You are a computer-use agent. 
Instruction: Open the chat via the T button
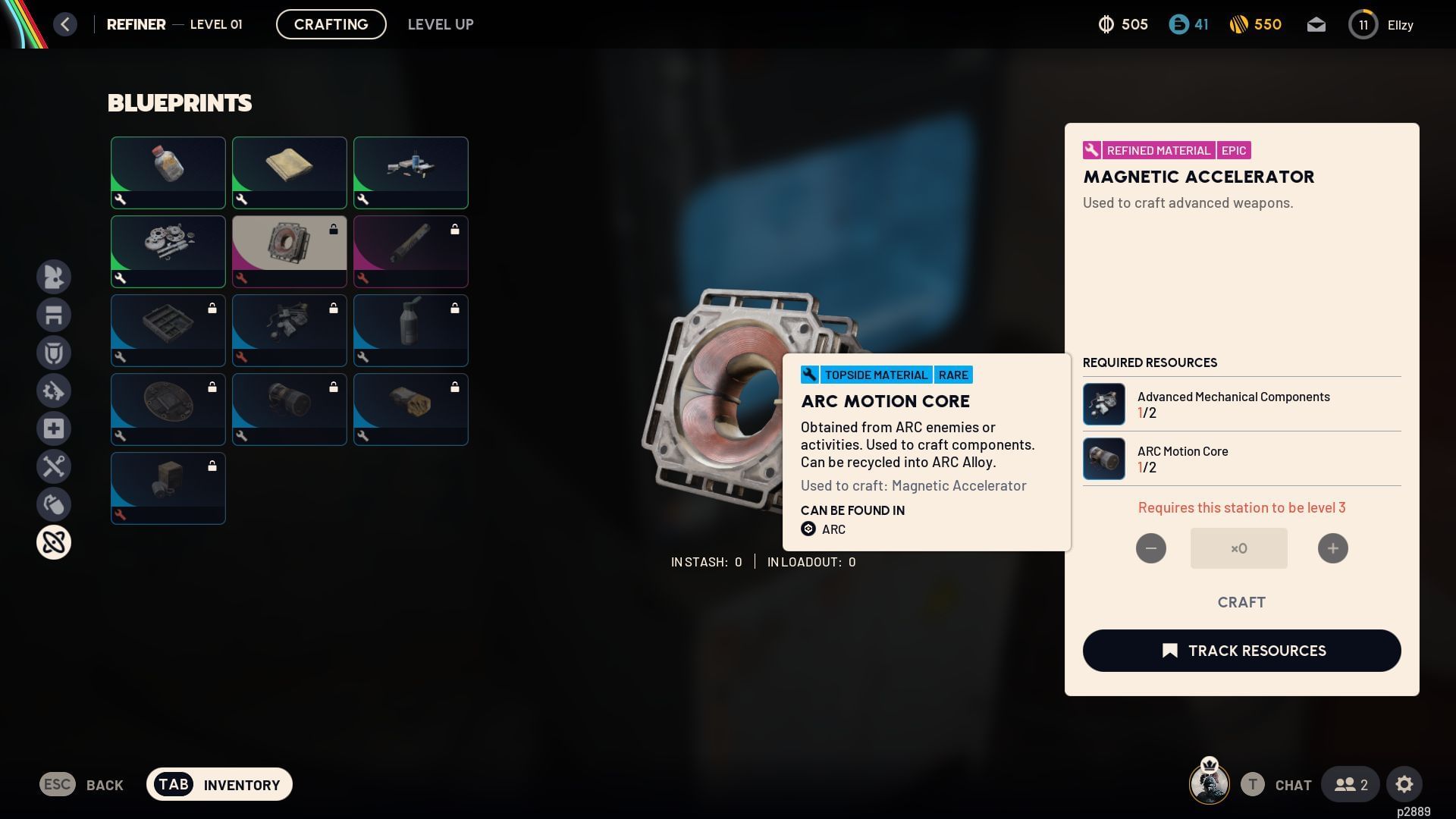[1253, 784]
